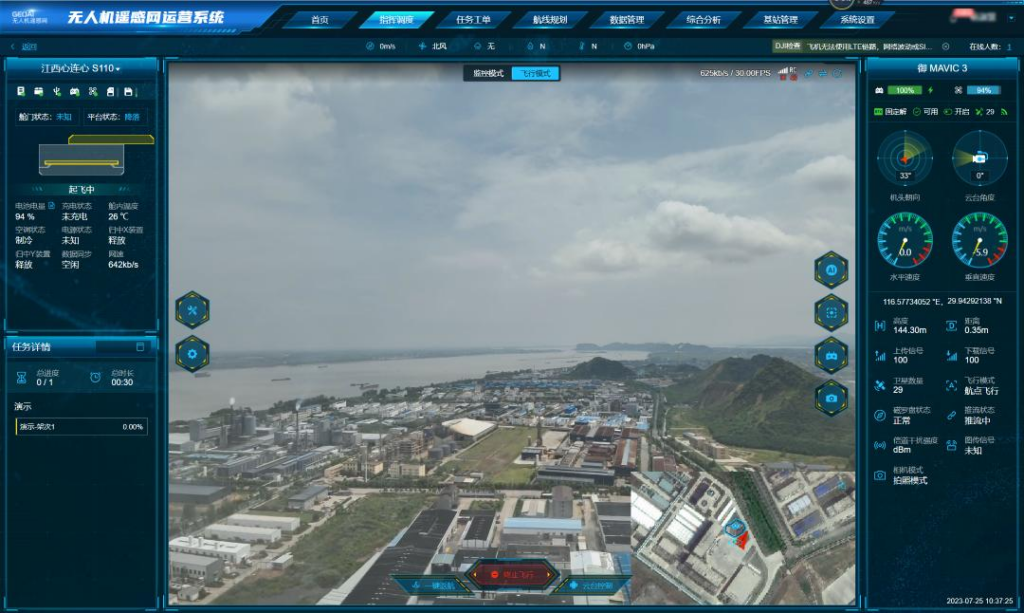Click the hexagonal wrench tools icon
The height and width of the screenshot is (613, 1024).
click(192, 310)
